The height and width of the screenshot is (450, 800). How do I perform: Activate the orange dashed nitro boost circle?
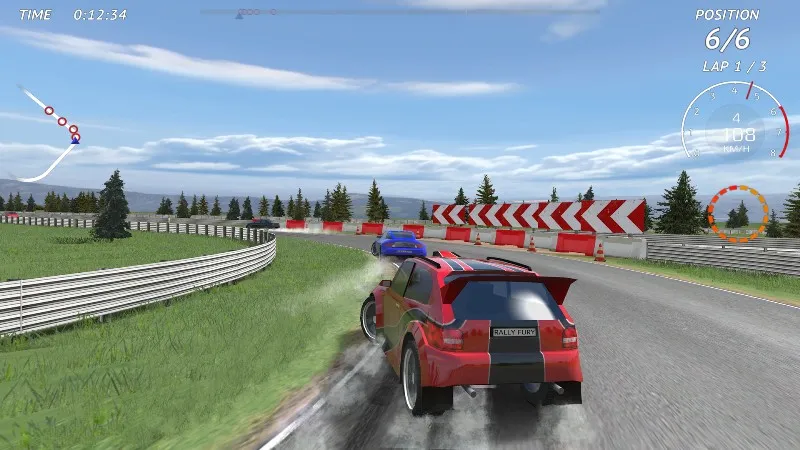[x=738, y=212]
